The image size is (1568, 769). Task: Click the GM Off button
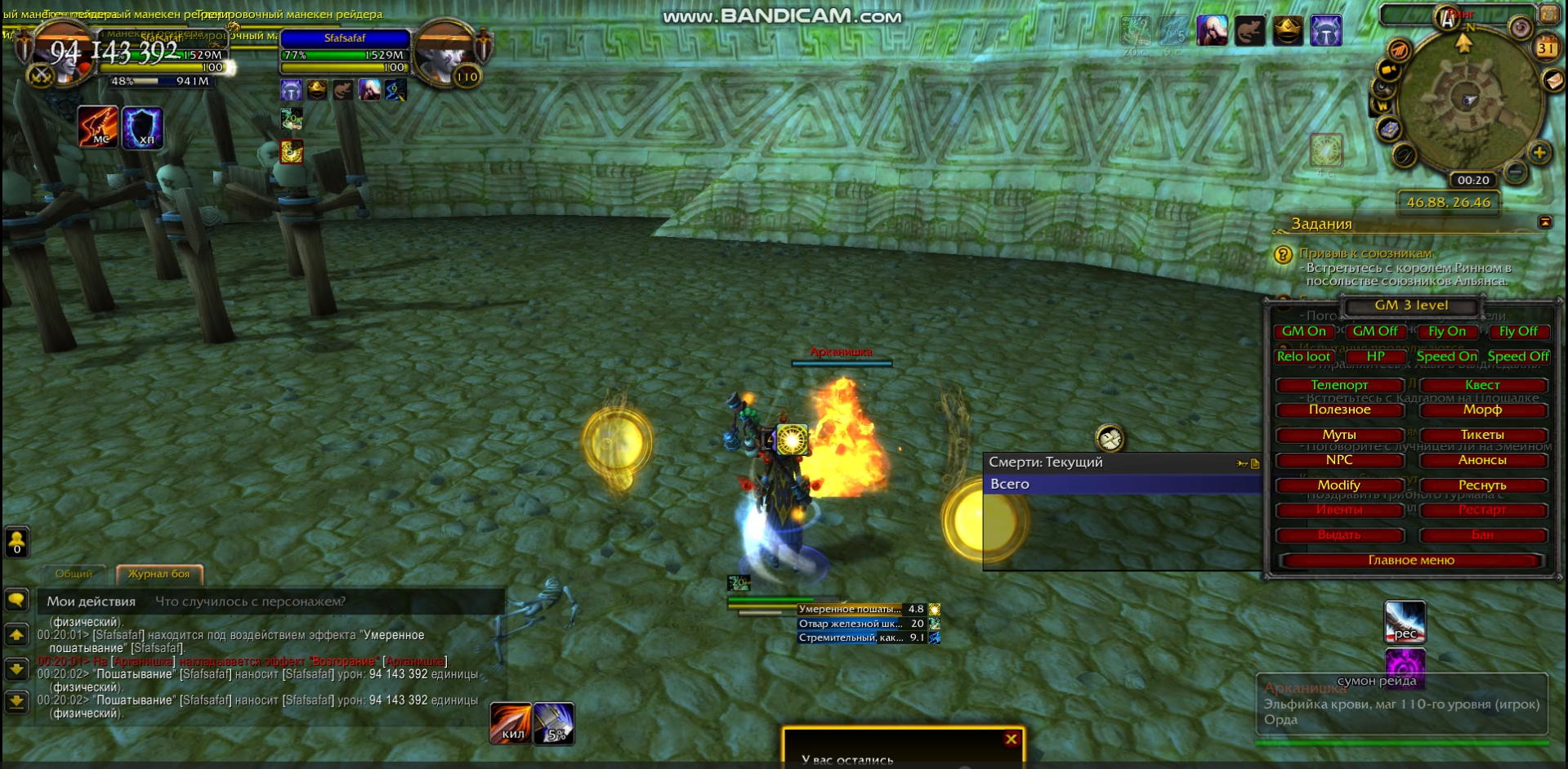pos(1374,331)
